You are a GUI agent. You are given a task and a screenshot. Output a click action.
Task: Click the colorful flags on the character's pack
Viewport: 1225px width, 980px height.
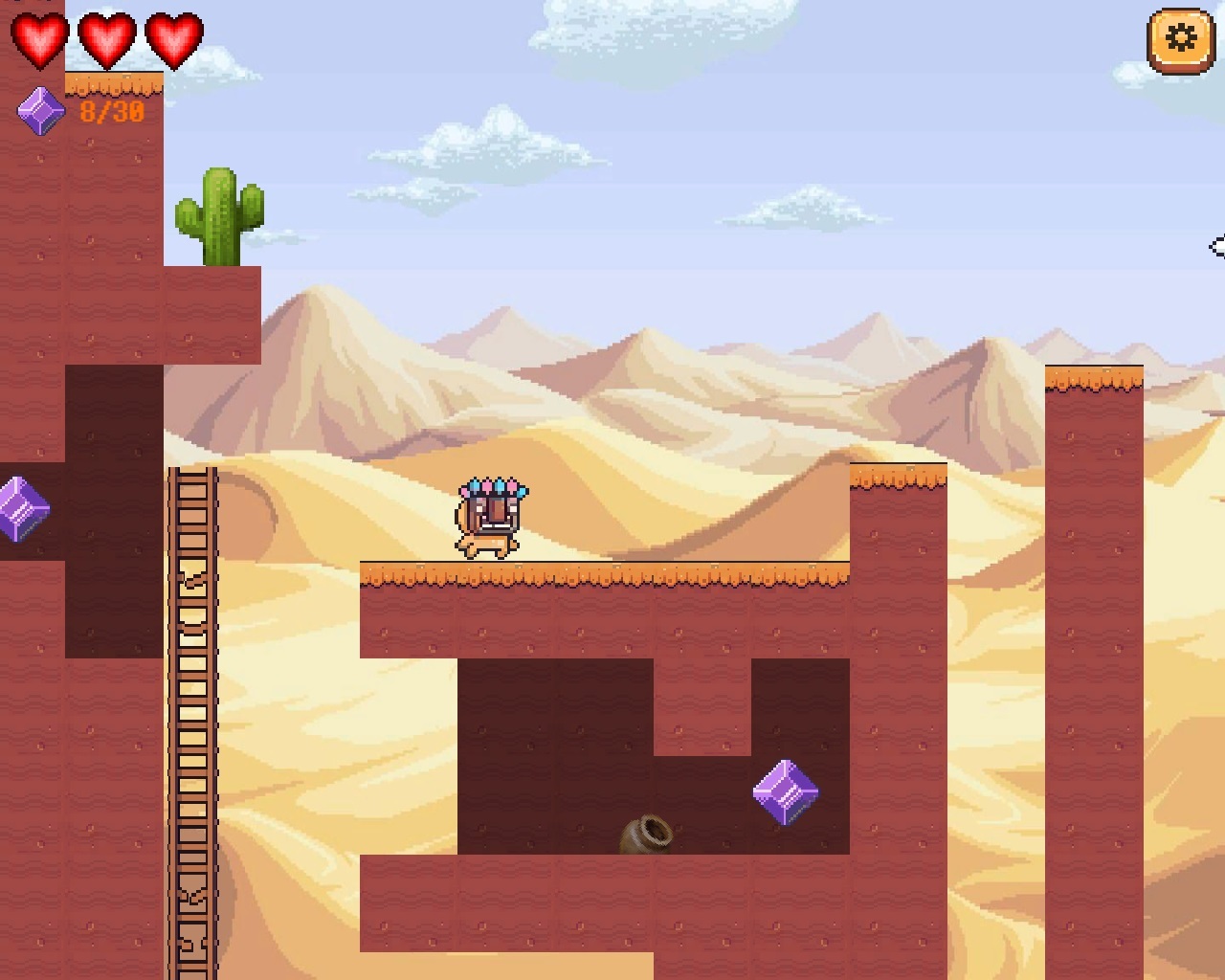click(490, 486)
